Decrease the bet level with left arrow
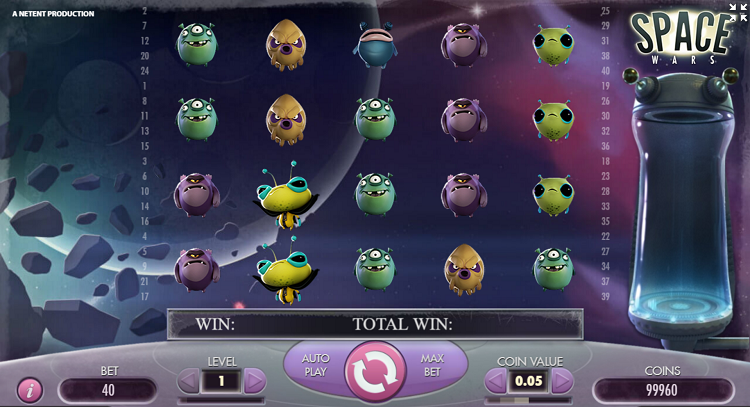This screenshot has height=407, width=750. 189,380
